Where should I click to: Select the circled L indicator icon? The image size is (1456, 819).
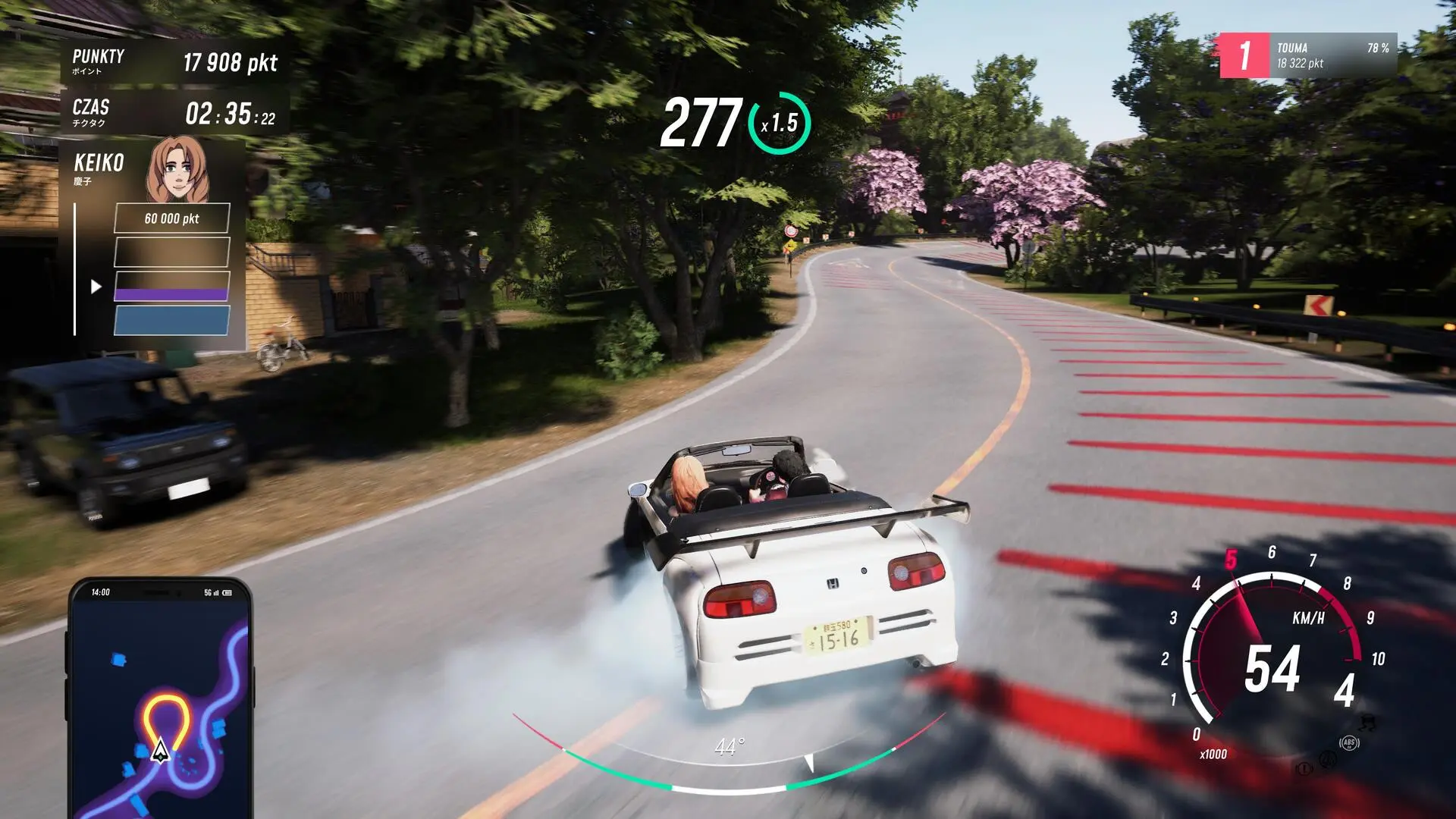(x=1306, y=768)
